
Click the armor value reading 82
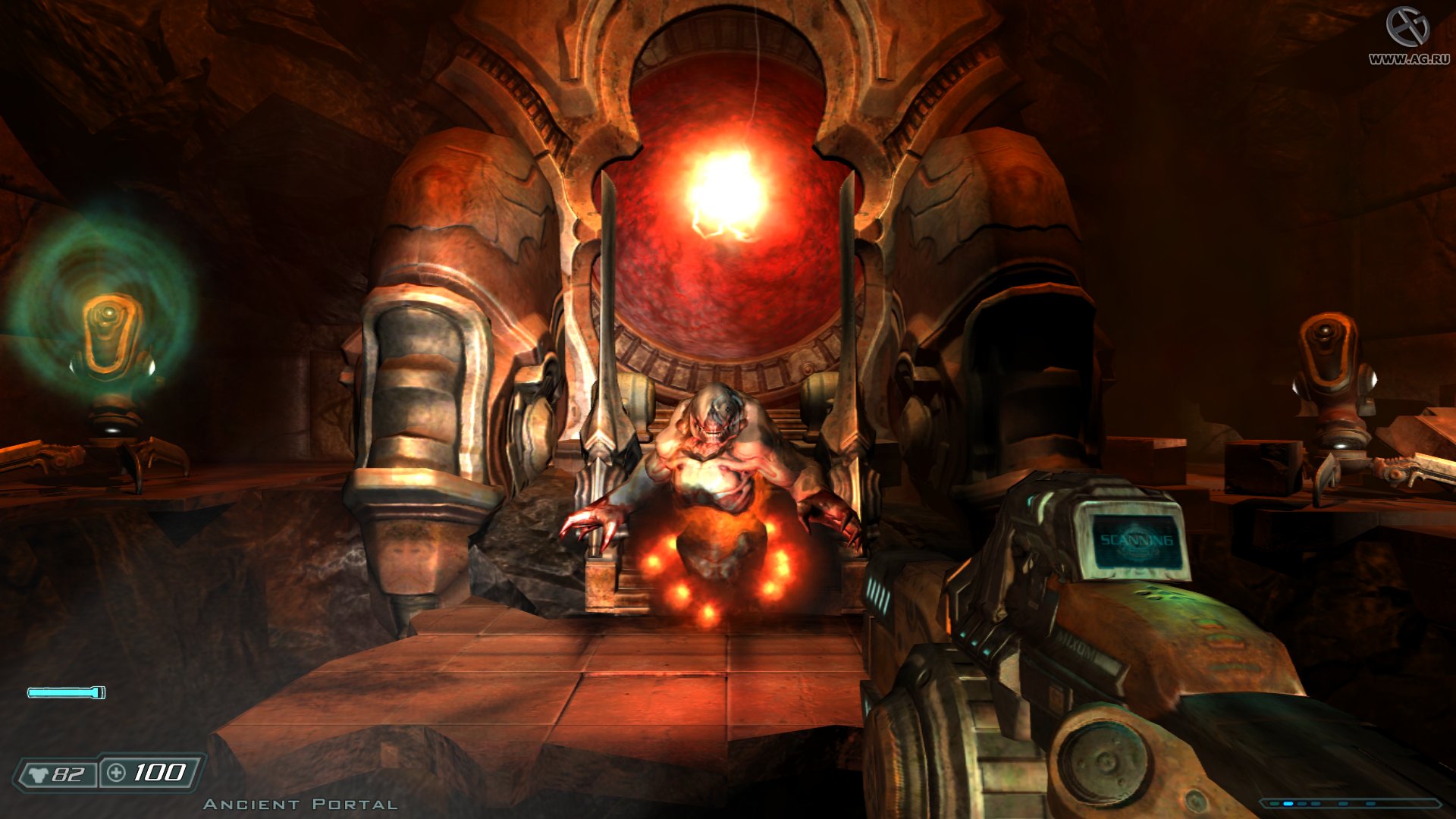(x=68, y=774)
